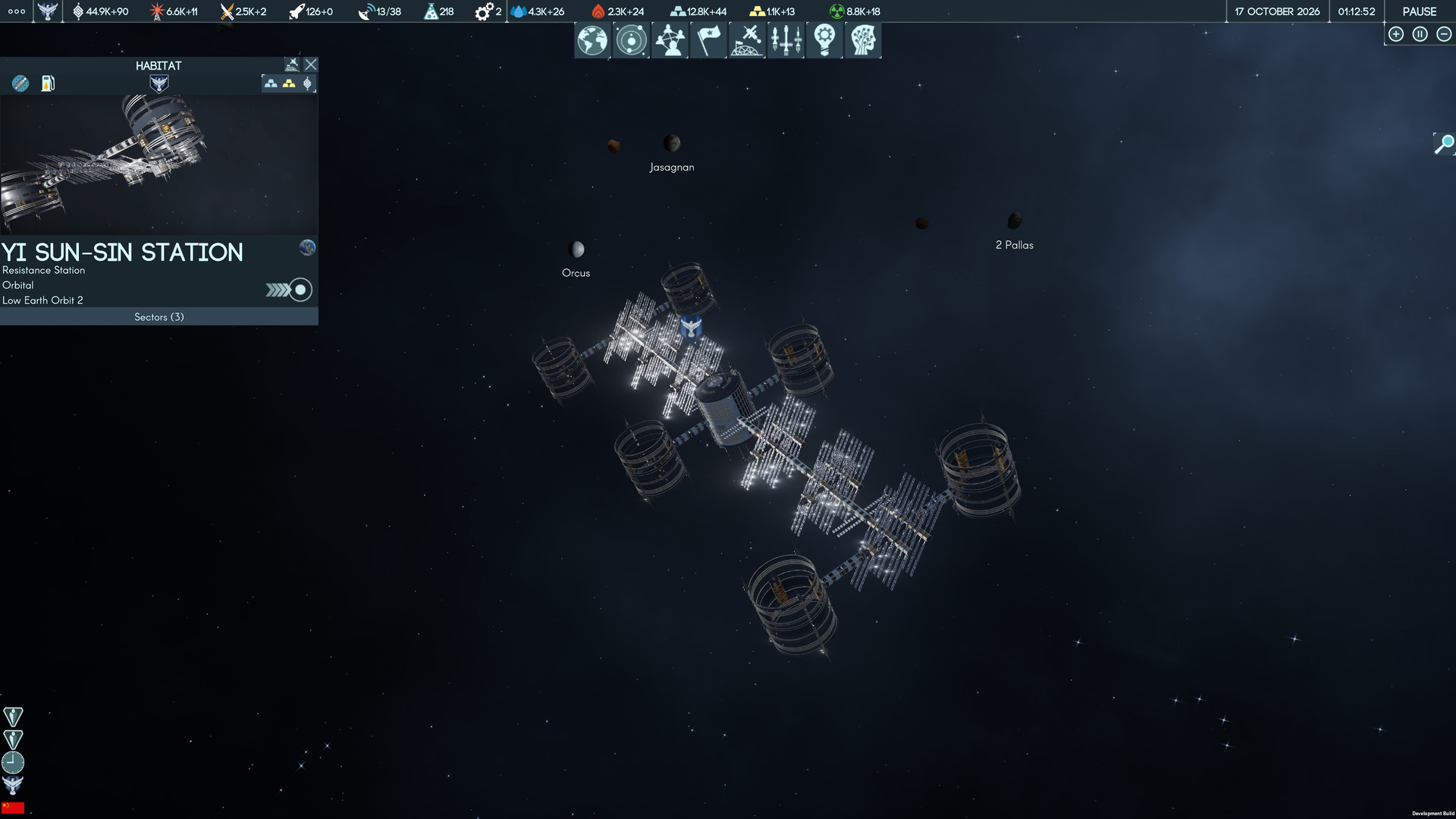
Task: Click the Yi Sun-Sin Station thumbnail image
Action: [x=158, y=163]
